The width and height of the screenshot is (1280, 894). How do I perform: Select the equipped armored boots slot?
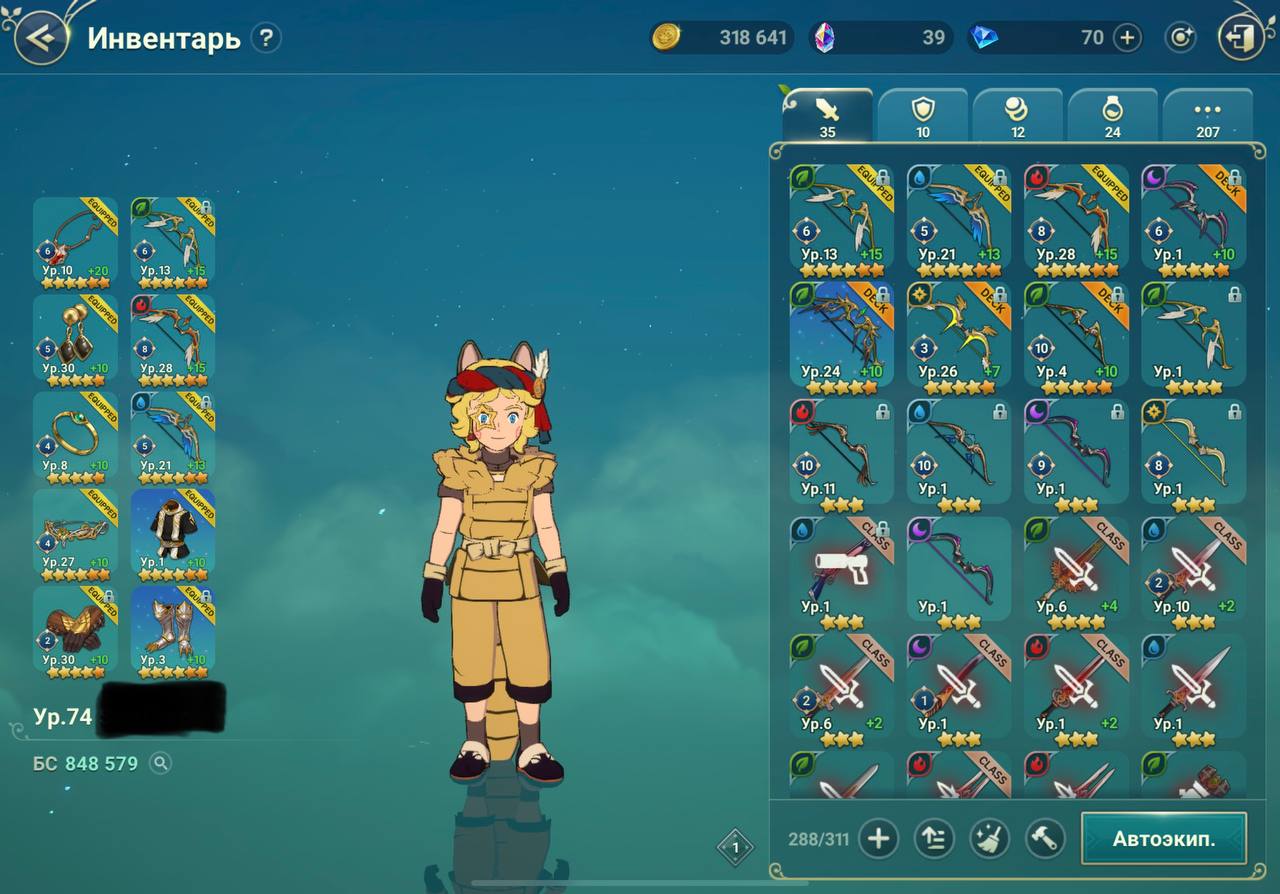click(x=172, y=628)
